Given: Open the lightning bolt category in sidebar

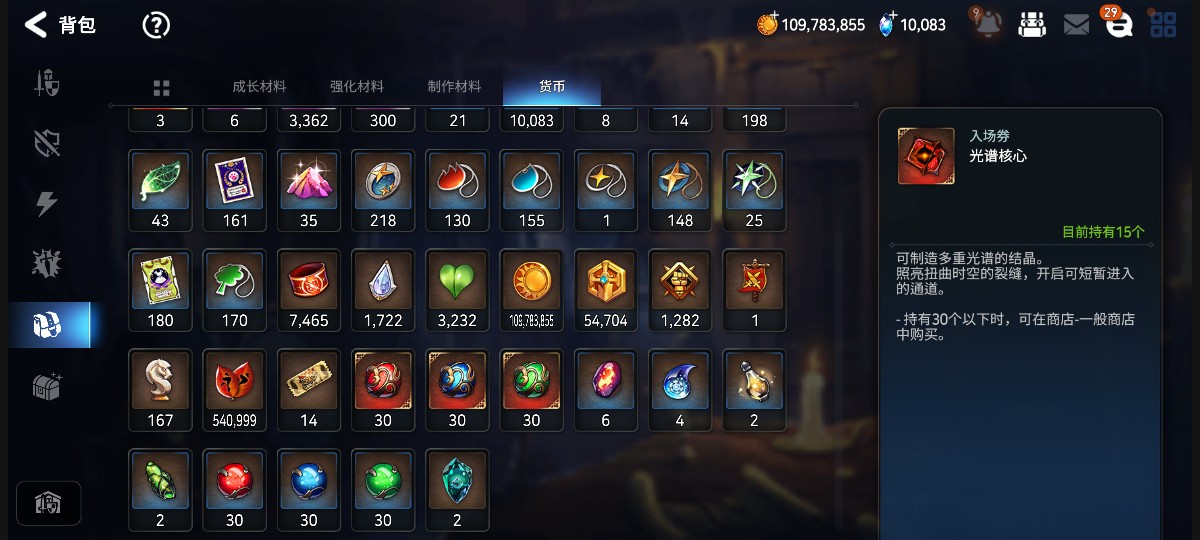Looking at the screenshot, I should coord(47,203).
